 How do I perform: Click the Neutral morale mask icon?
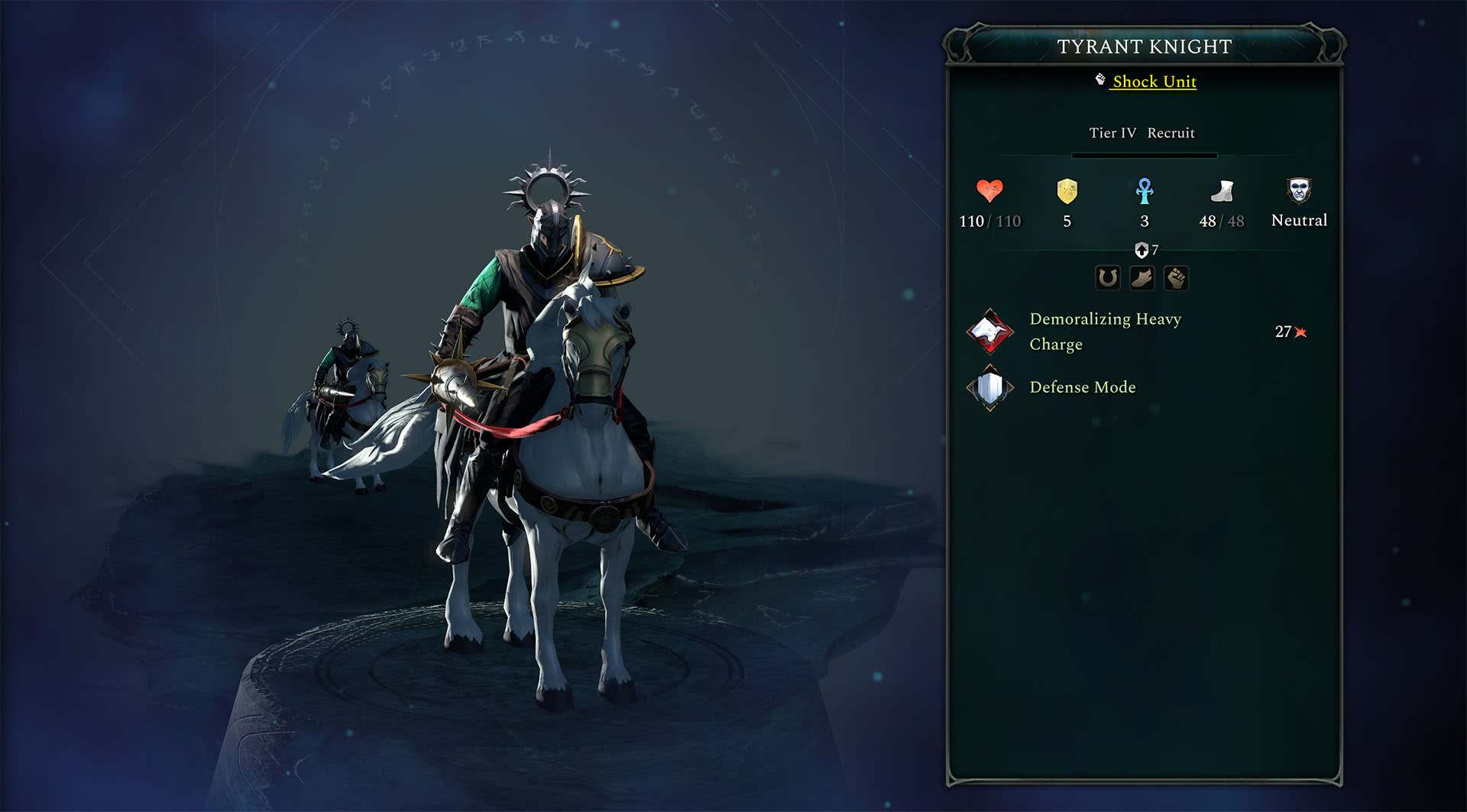pyautogui.click(x=1299, y=190)
